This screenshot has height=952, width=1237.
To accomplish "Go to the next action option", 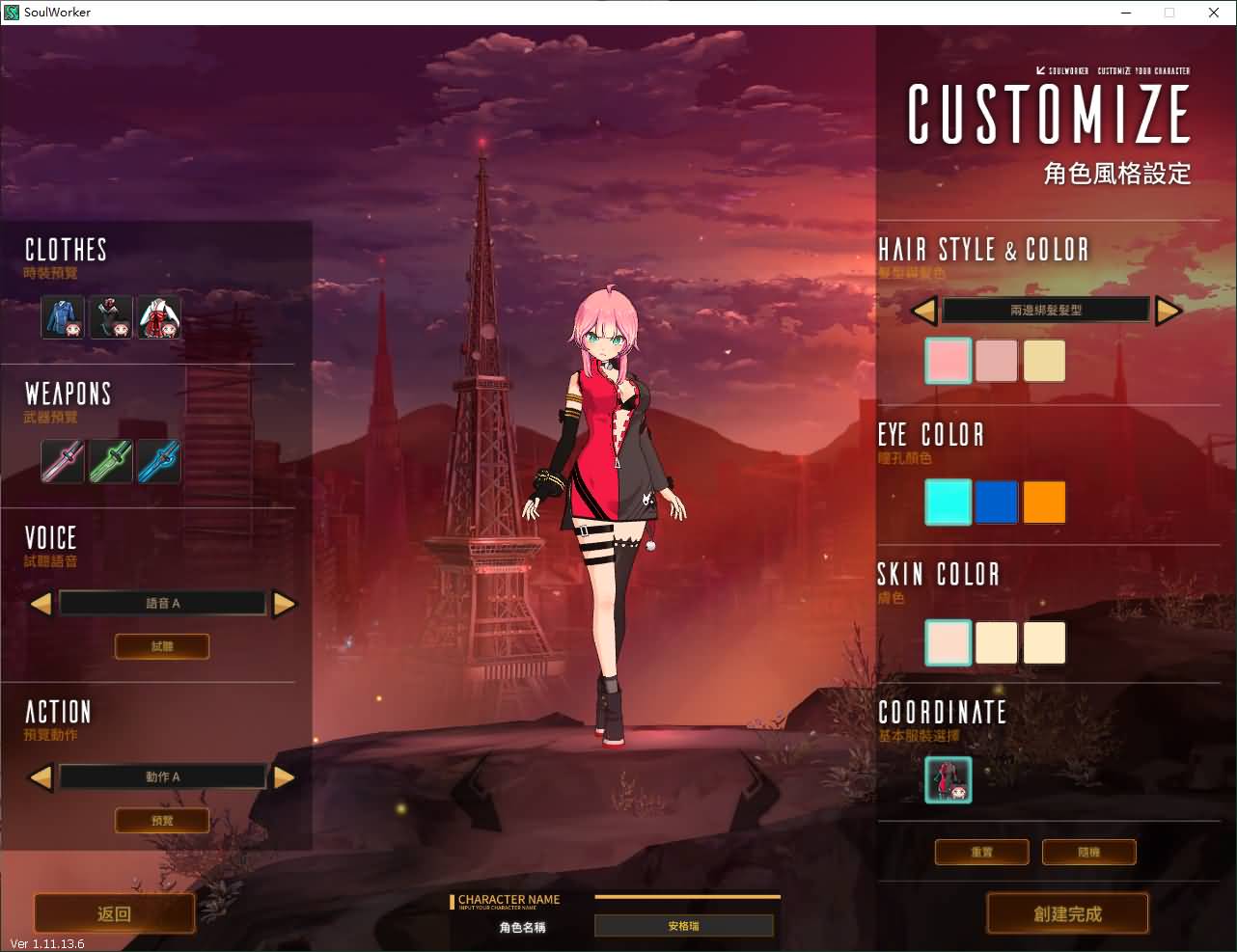I will pos(284,776).
